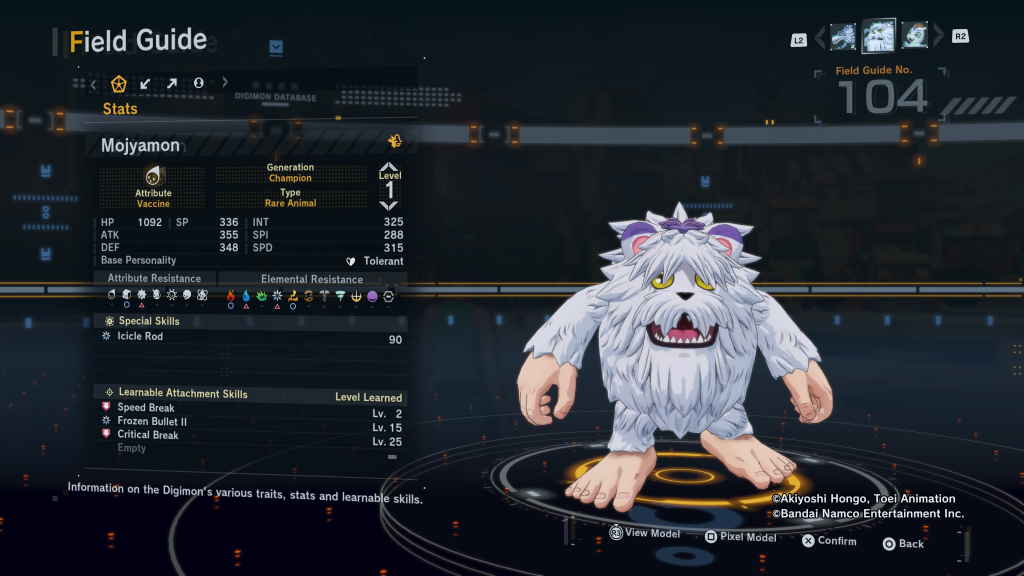Switch to Pixel Model view
1024x576 pixels.
(x=740, y=537)
